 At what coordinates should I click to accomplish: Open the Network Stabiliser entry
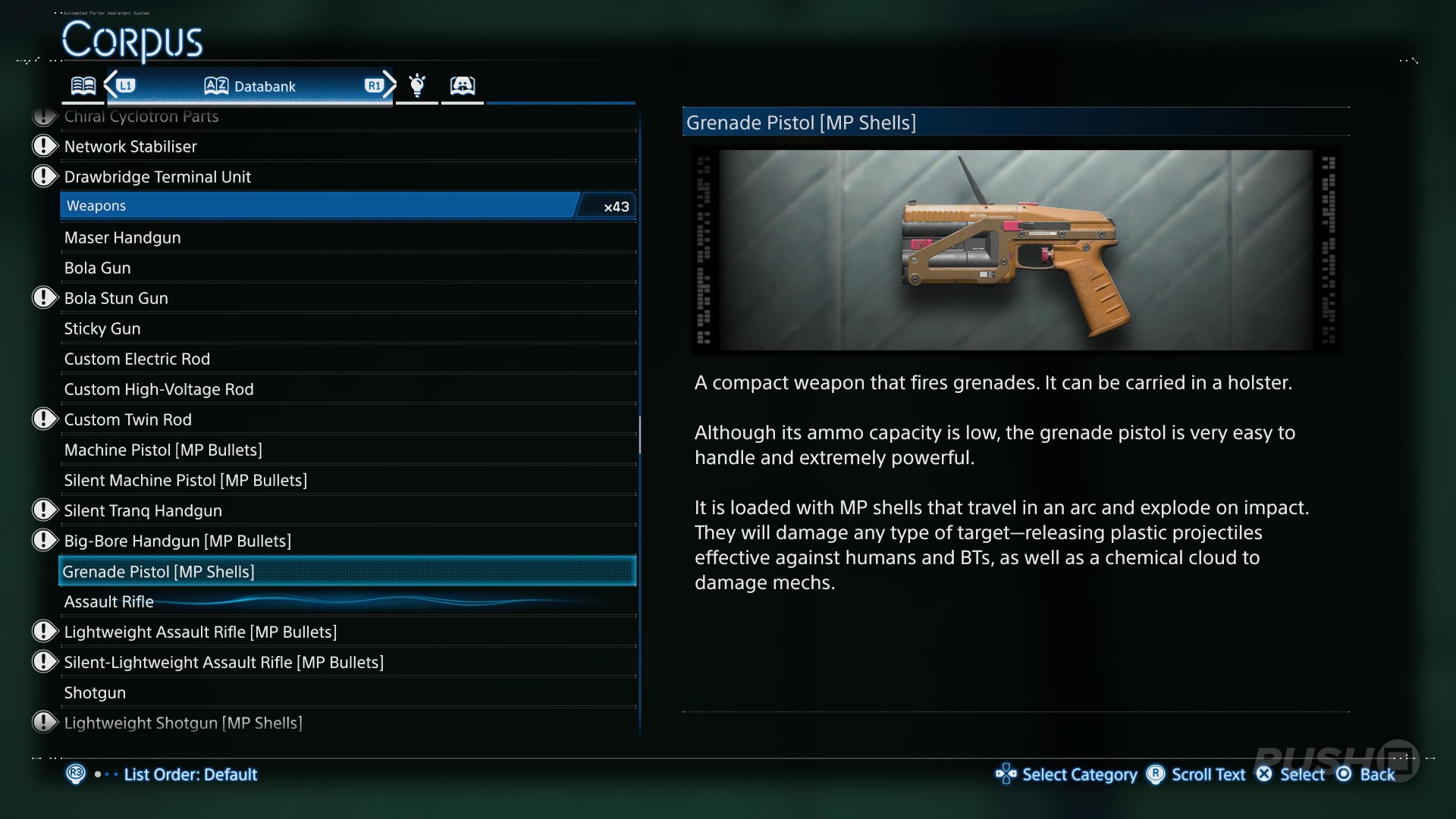tap(130, 146)
